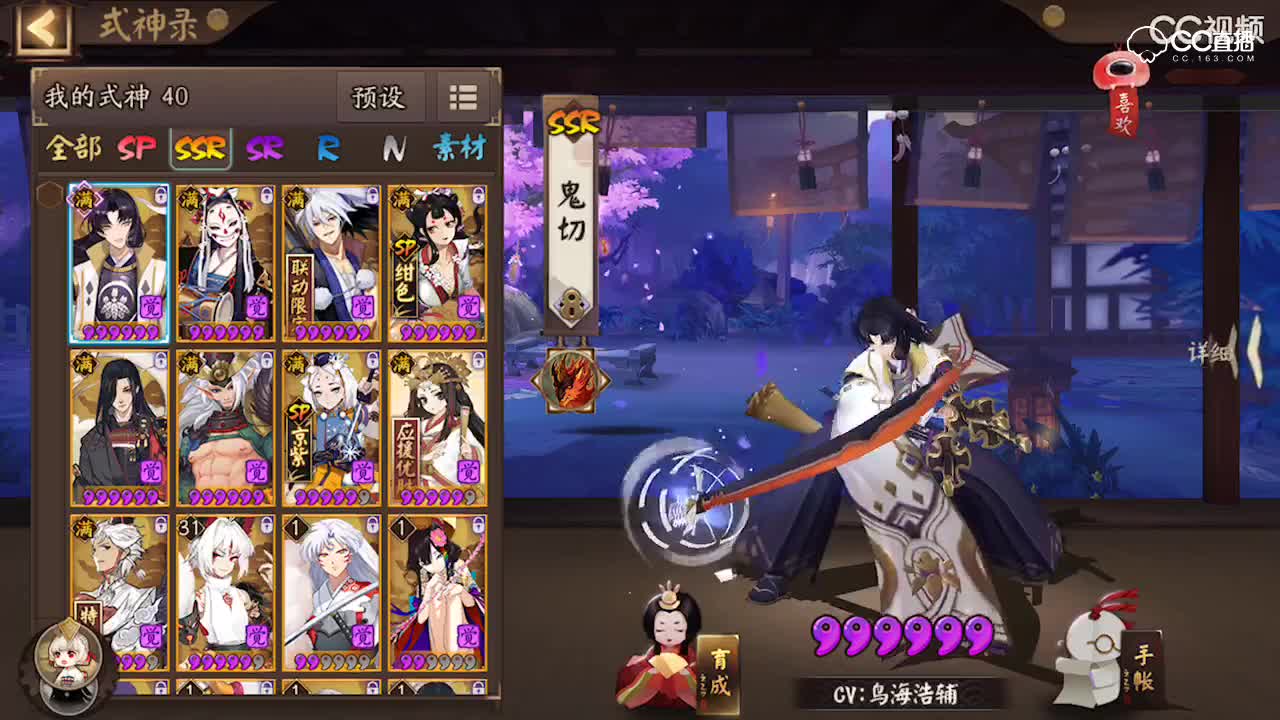Click the 觉 awaken badge on the first card

(151, 305)
